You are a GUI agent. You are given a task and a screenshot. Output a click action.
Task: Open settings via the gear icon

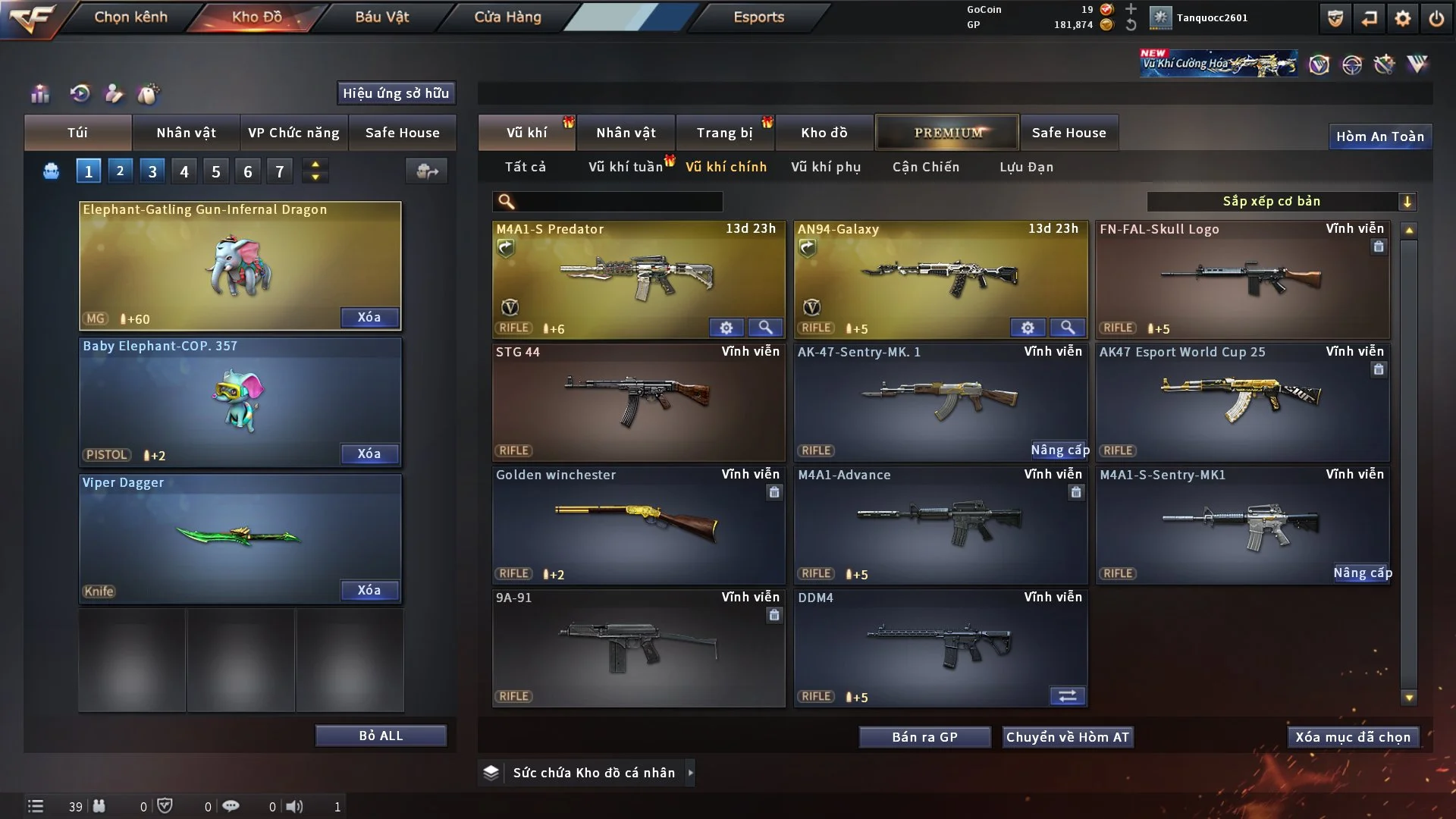click(1402, 18)
